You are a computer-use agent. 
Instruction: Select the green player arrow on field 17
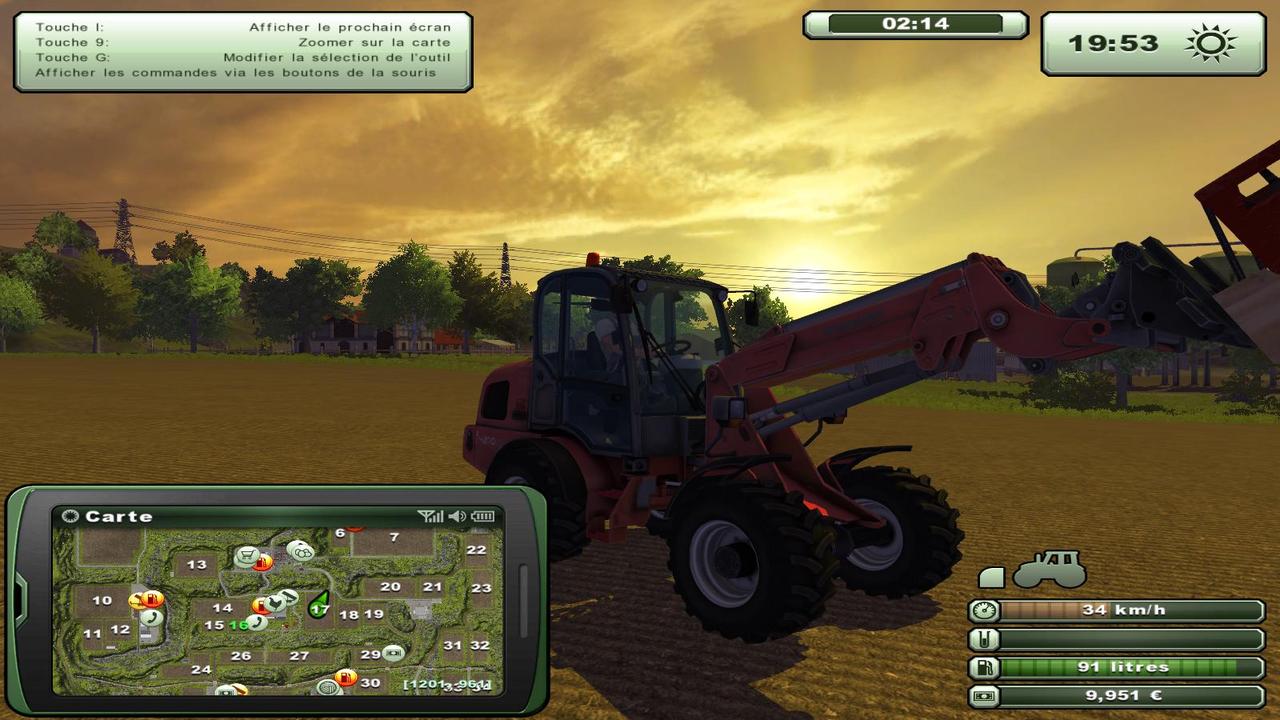320,604
